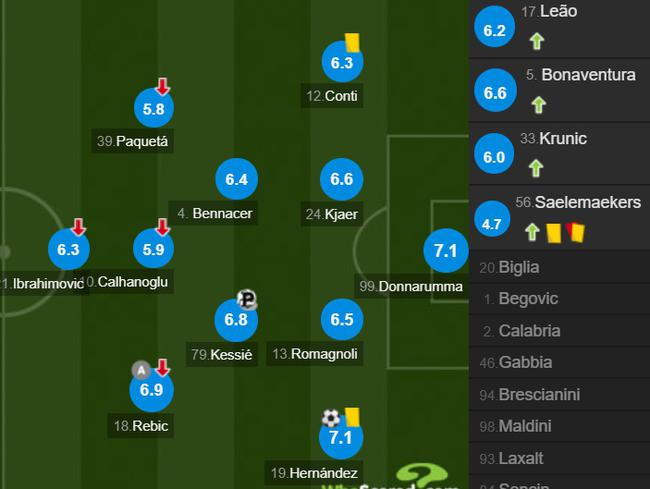Select Calhanoglu's 5.9 rating circle
The image size is (650, 489).
coord(152,248)
